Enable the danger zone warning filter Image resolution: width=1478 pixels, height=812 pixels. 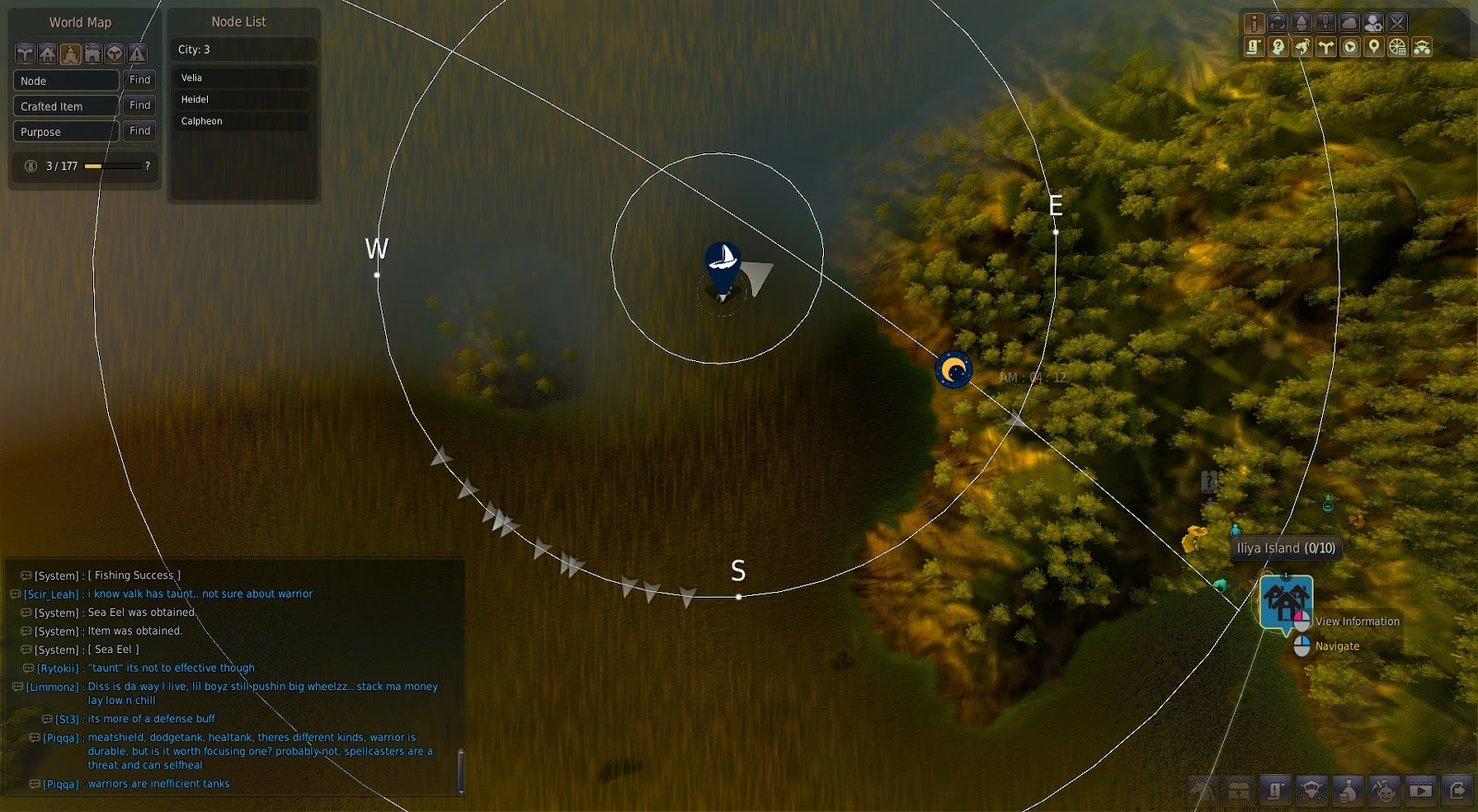[x=137, y=55]
